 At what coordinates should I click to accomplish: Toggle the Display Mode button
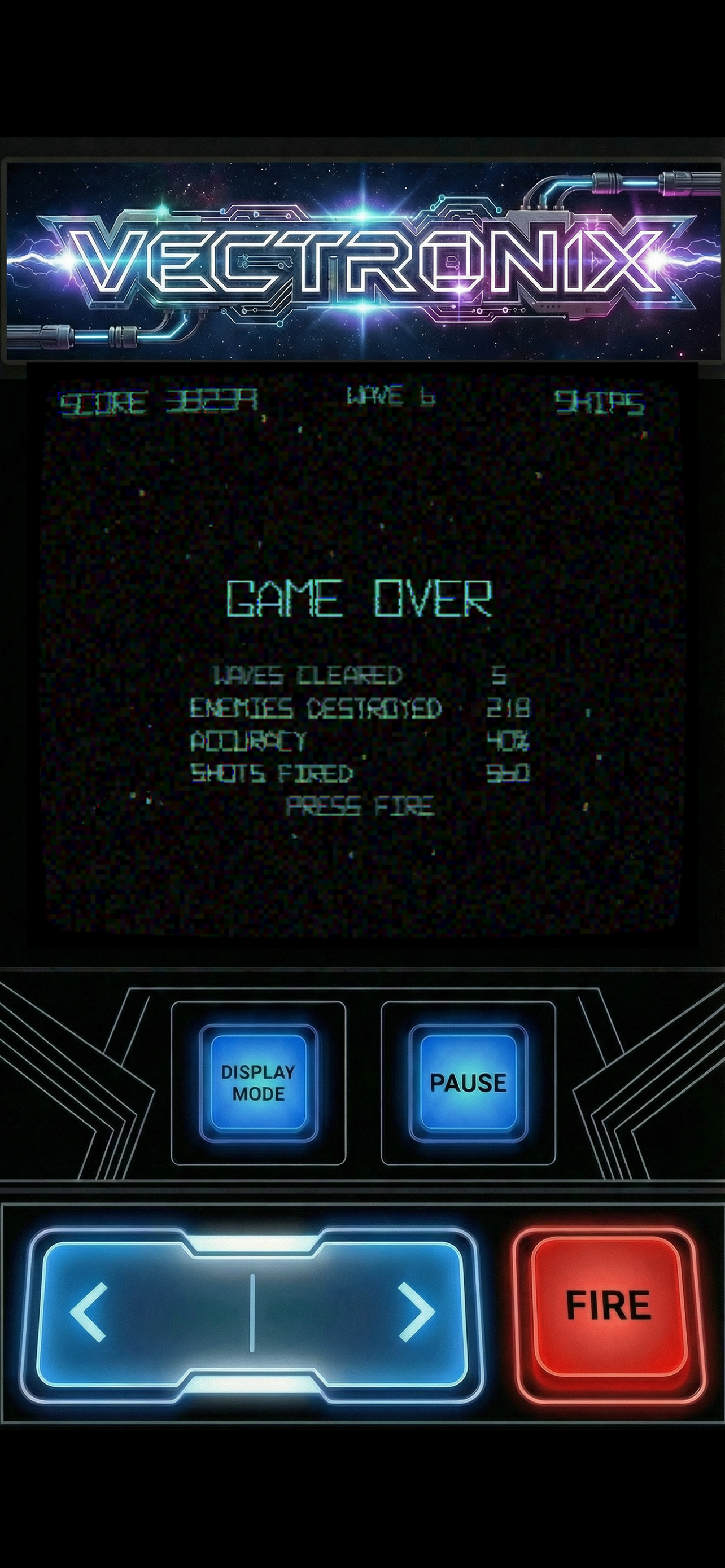tap(258, 1082)
